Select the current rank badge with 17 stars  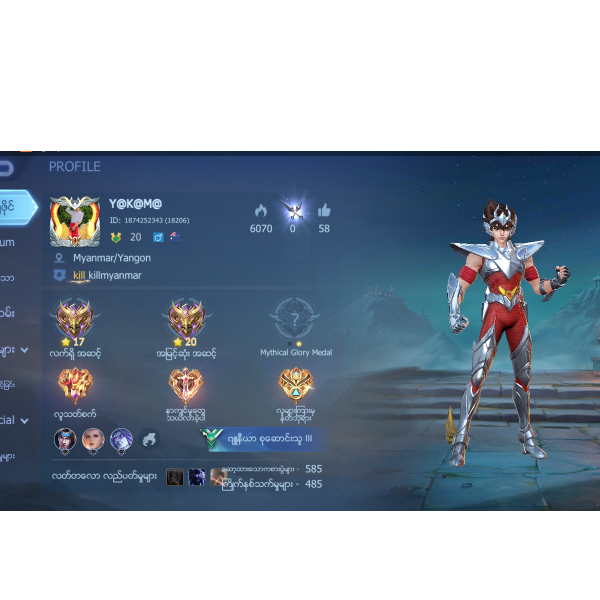[73, 320]
